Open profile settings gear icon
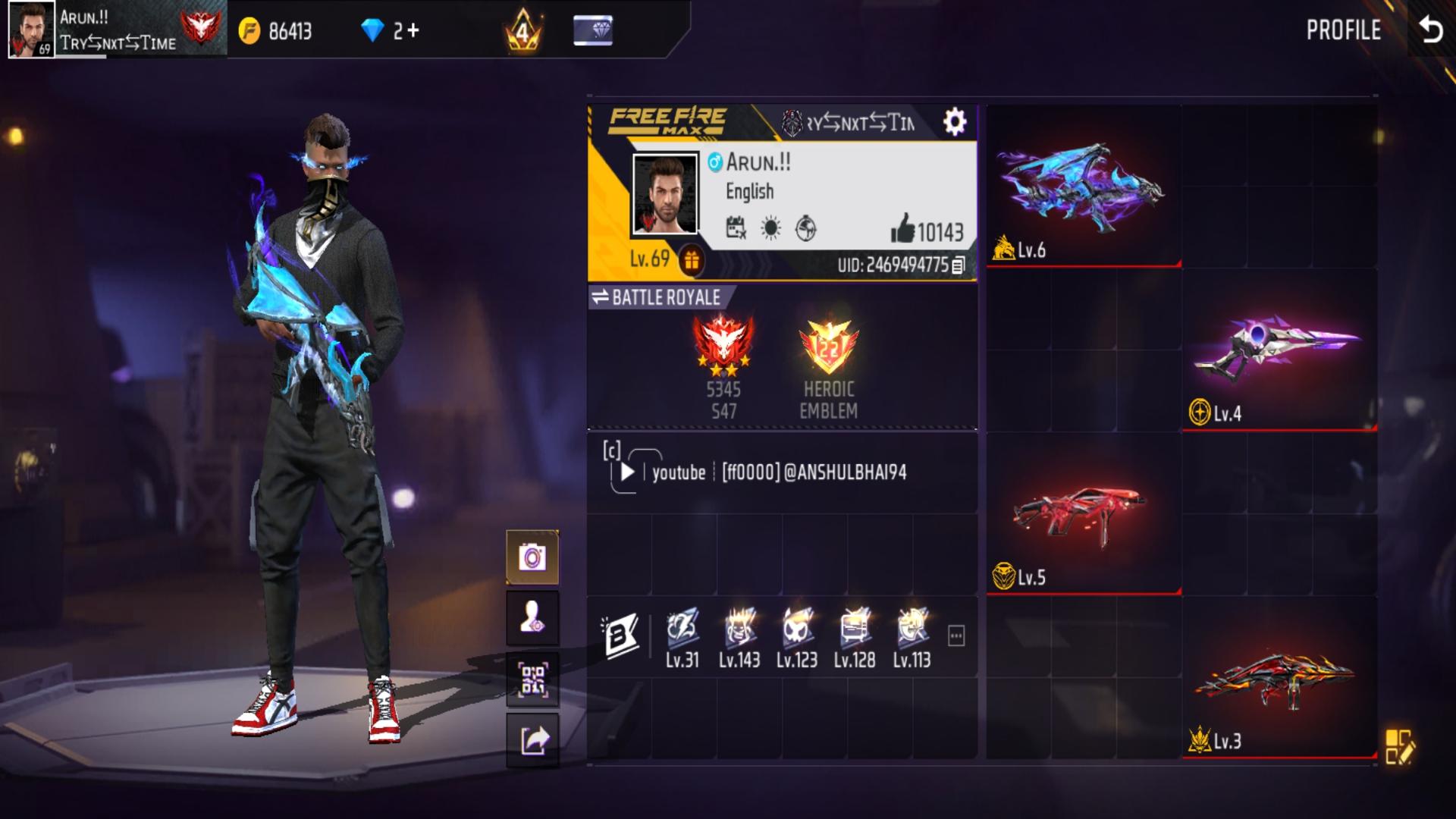1456x819 pixels. point(954,121)
